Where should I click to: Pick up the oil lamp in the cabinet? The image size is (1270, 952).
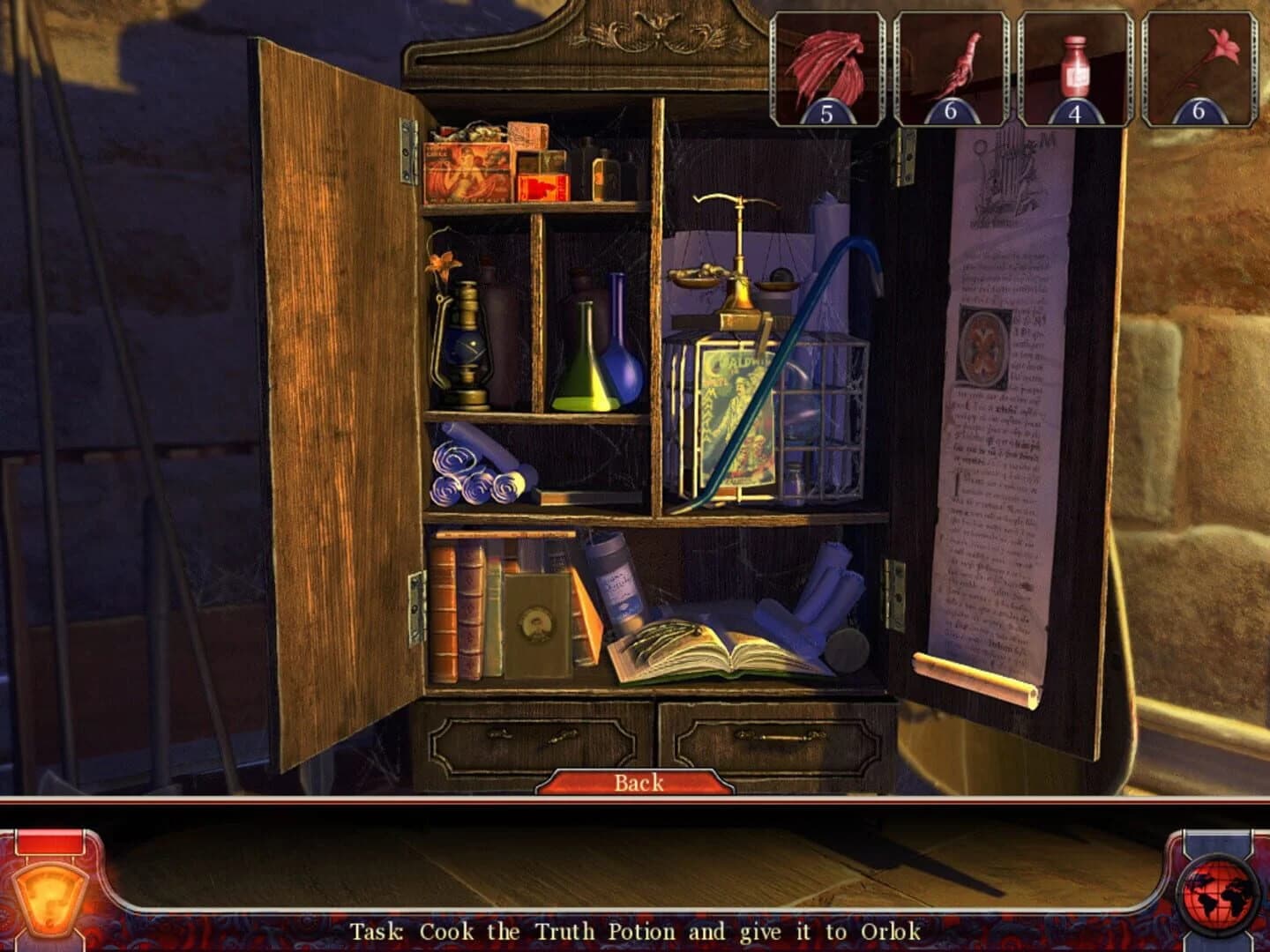[468, 344]
